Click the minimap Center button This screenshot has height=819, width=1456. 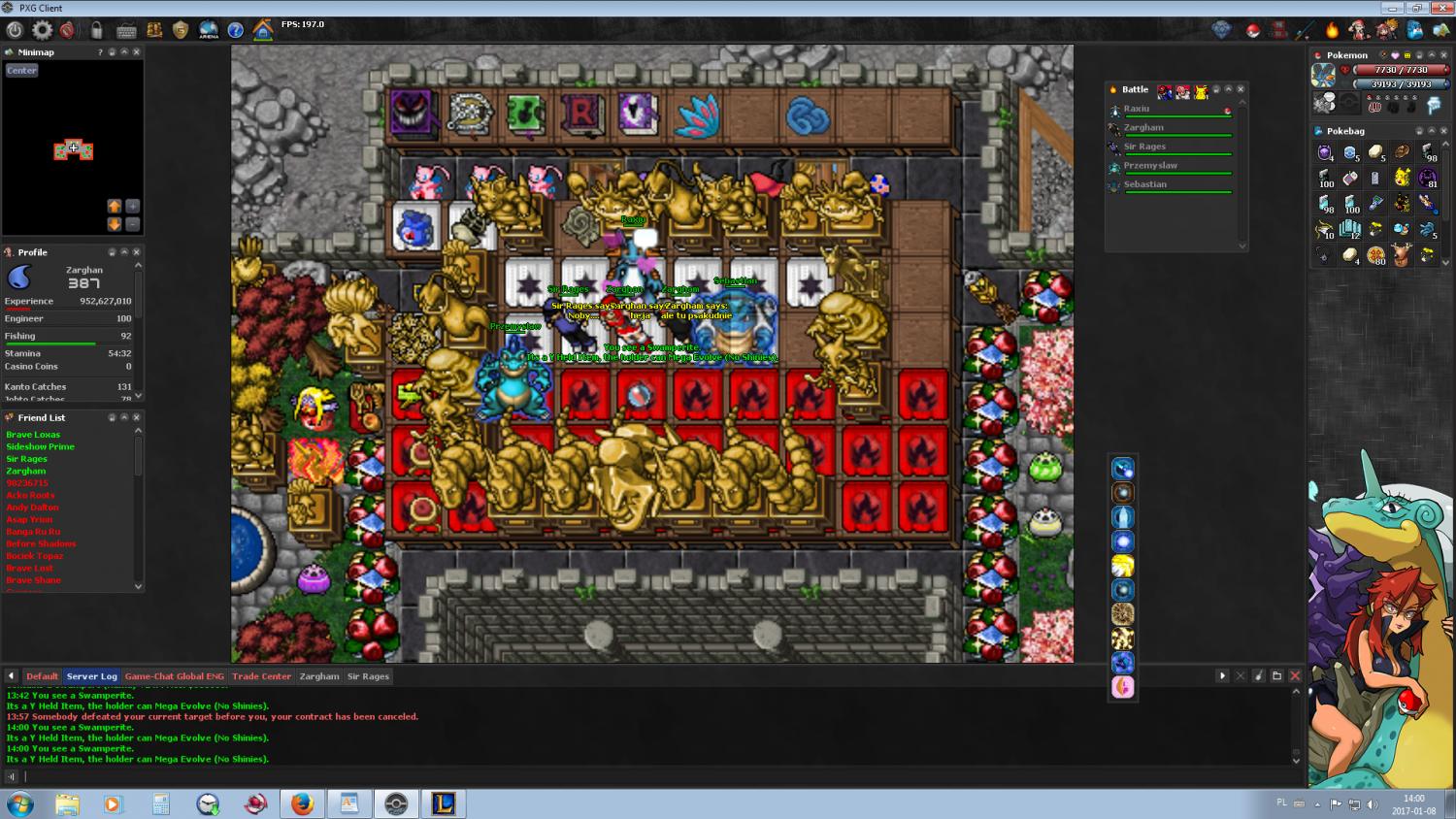tap(21, 71)
